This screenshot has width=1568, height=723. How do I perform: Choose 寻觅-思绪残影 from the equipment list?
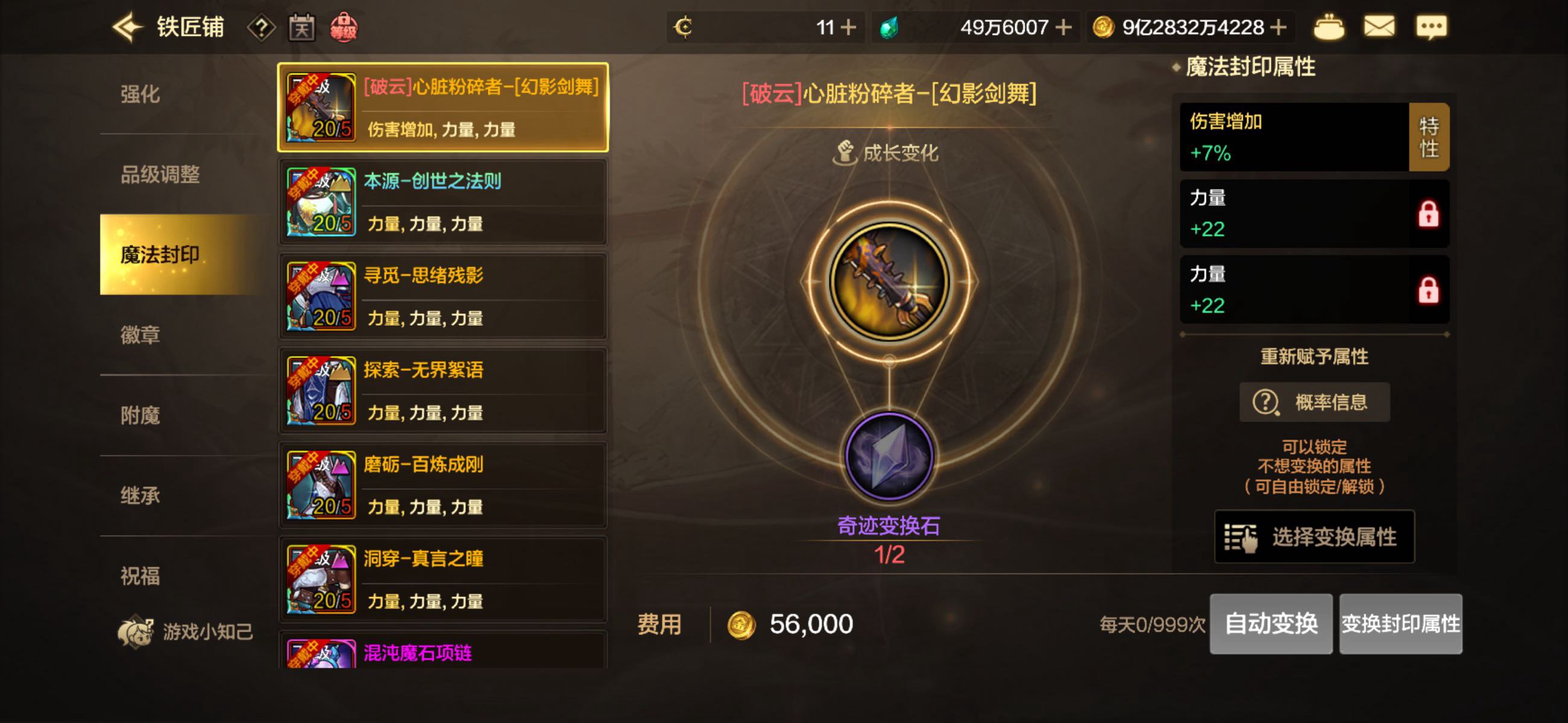443,296
